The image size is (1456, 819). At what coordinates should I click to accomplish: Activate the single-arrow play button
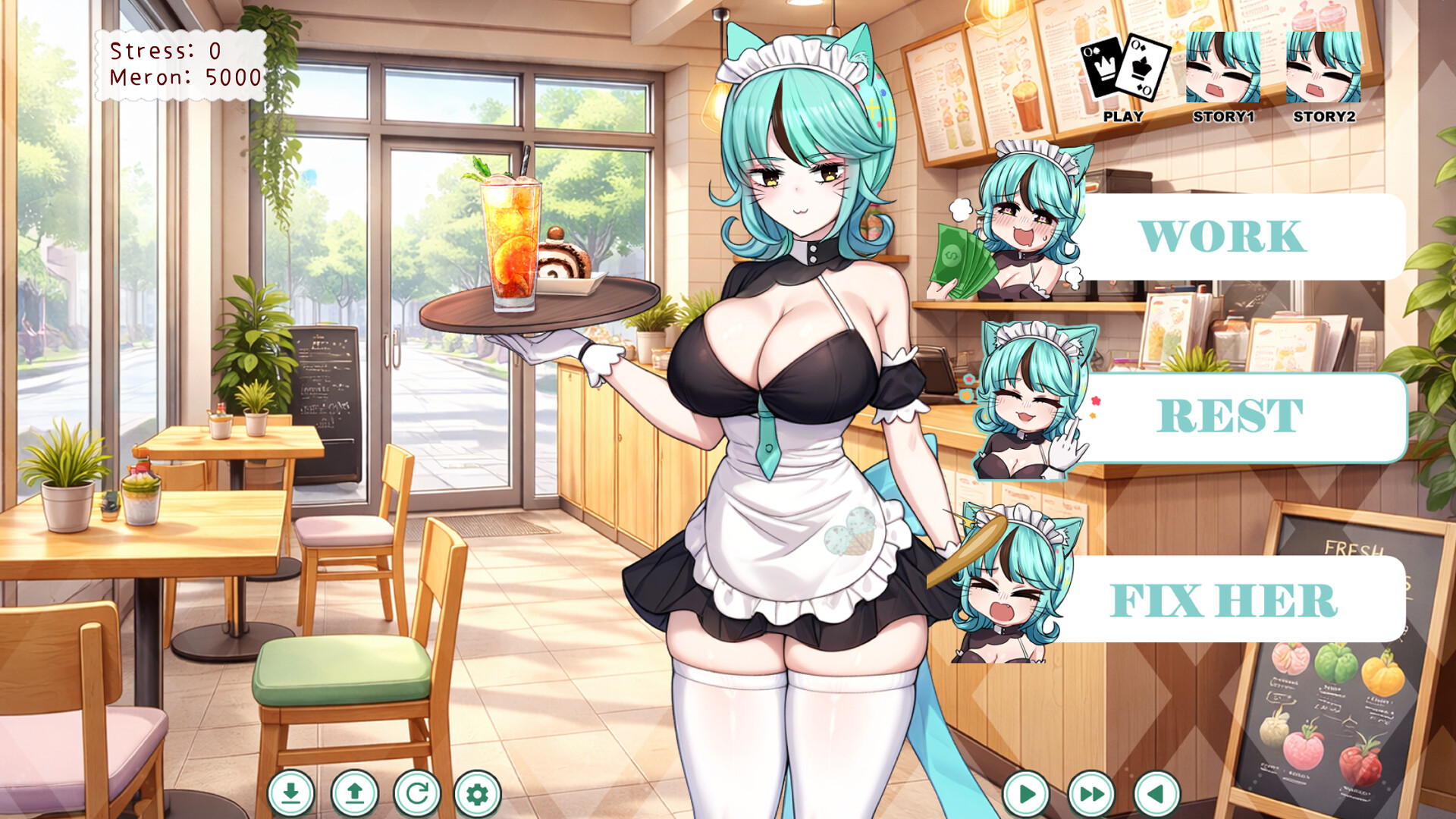tap(1026, 794)
